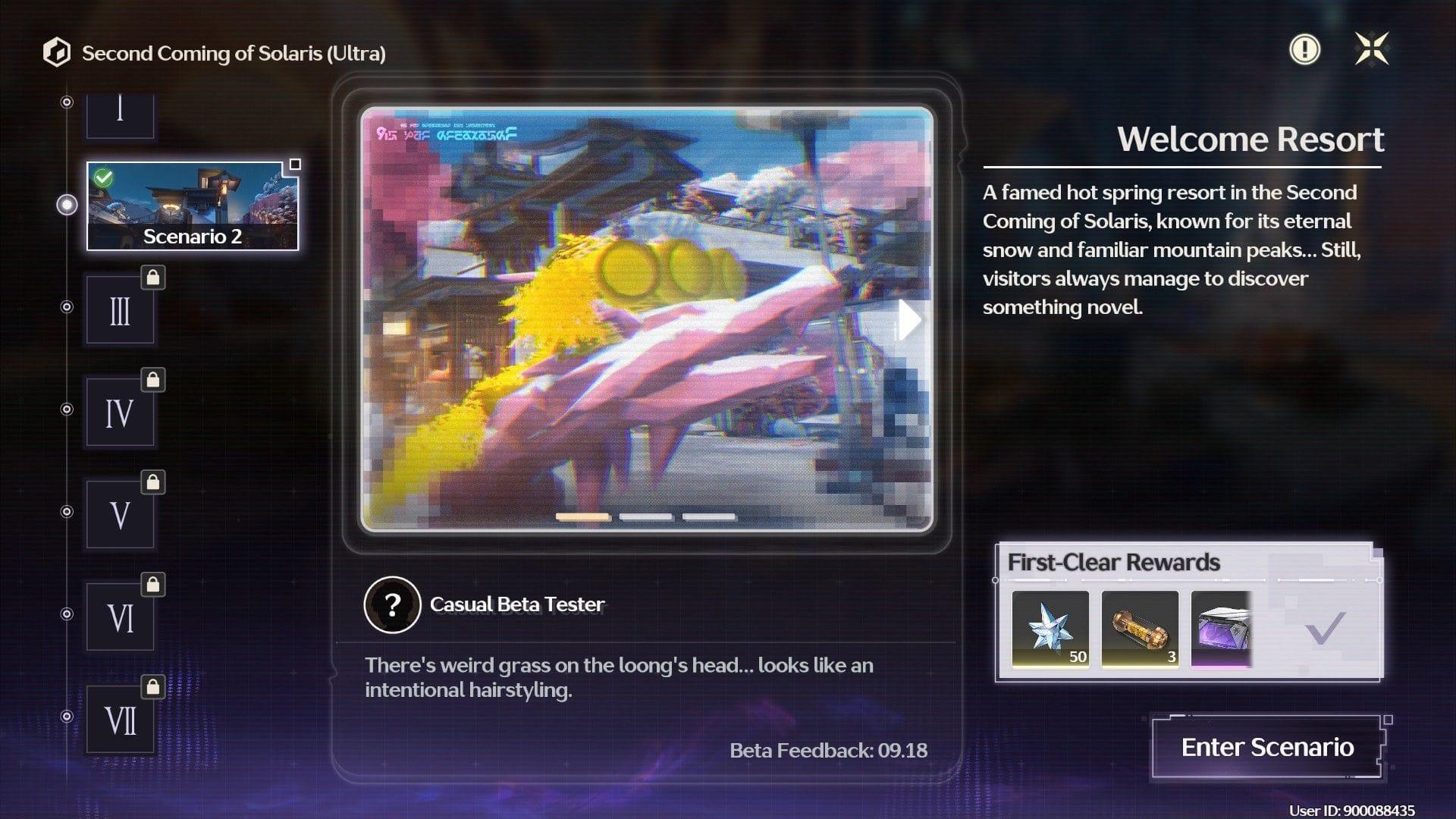The width and height of the screenshot is (1456, 819).
Task: Click the small square marker on Scenario 2 card
Action: 294,163
